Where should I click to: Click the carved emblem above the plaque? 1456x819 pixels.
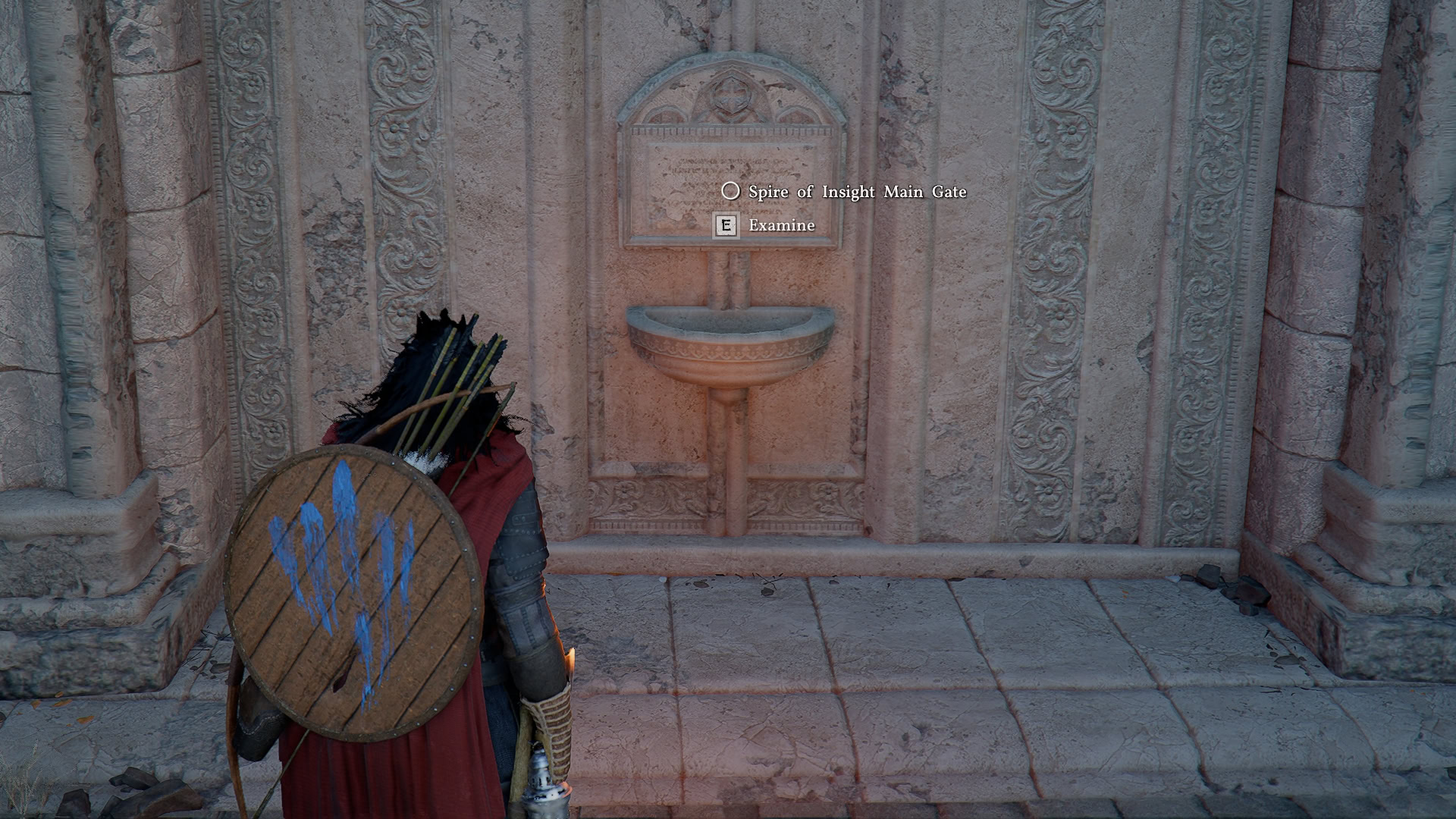point(732,95)
